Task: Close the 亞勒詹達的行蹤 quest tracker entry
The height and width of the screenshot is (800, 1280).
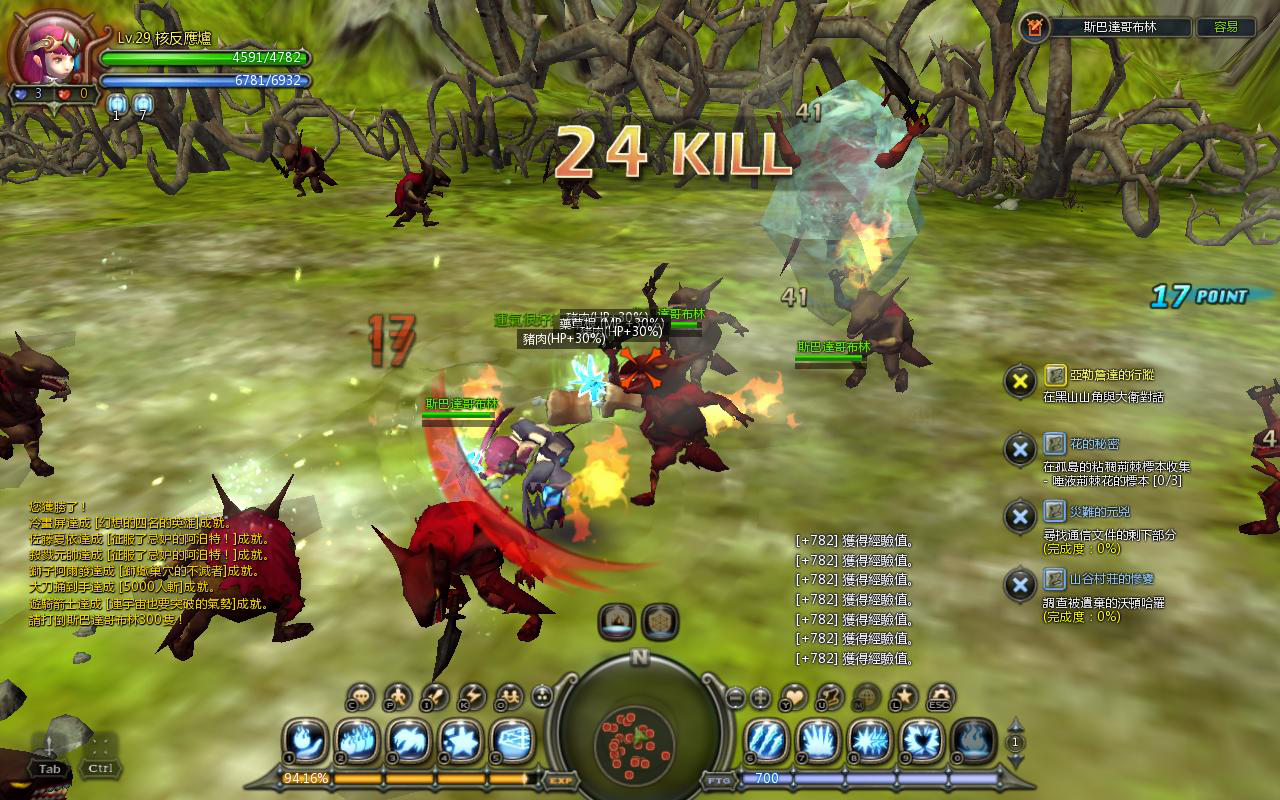Action: (1019, 380)
